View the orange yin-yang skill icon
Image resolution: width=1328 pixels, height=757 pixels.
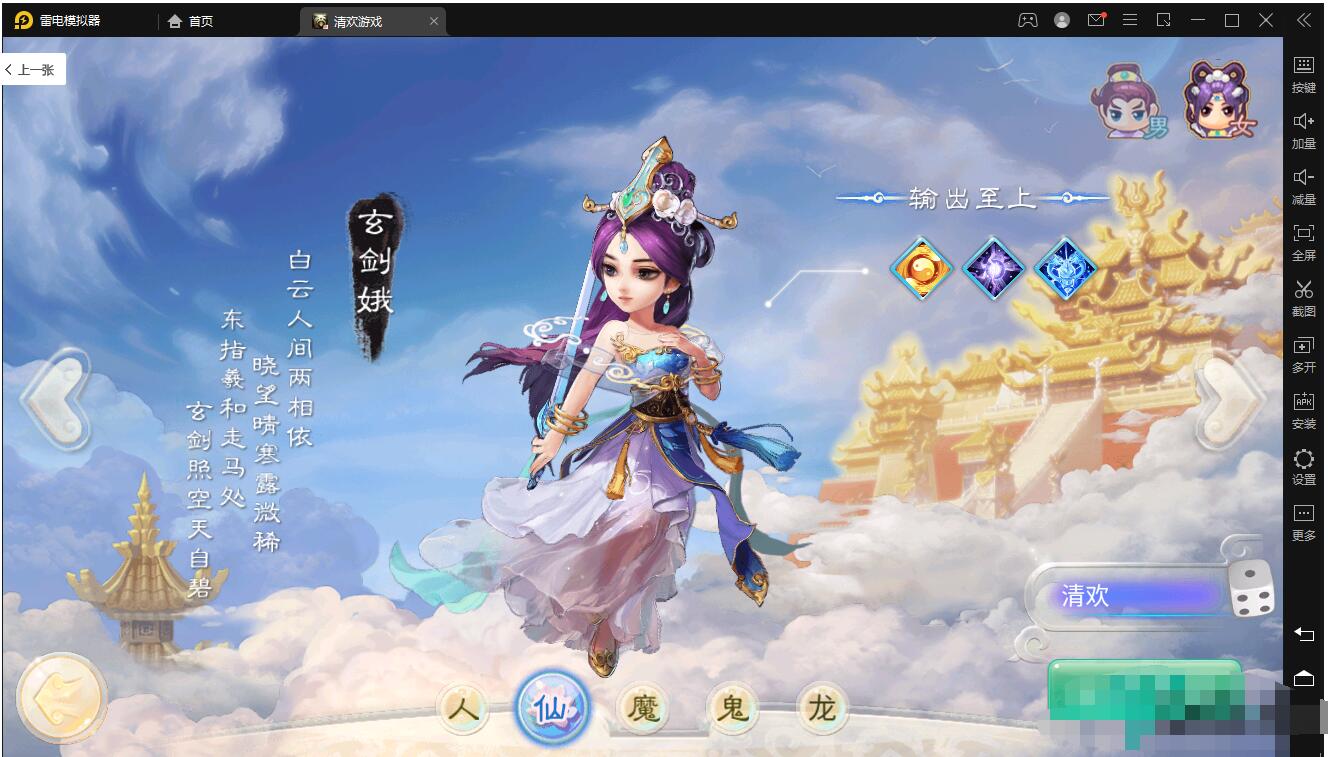[x=921, y=268]
